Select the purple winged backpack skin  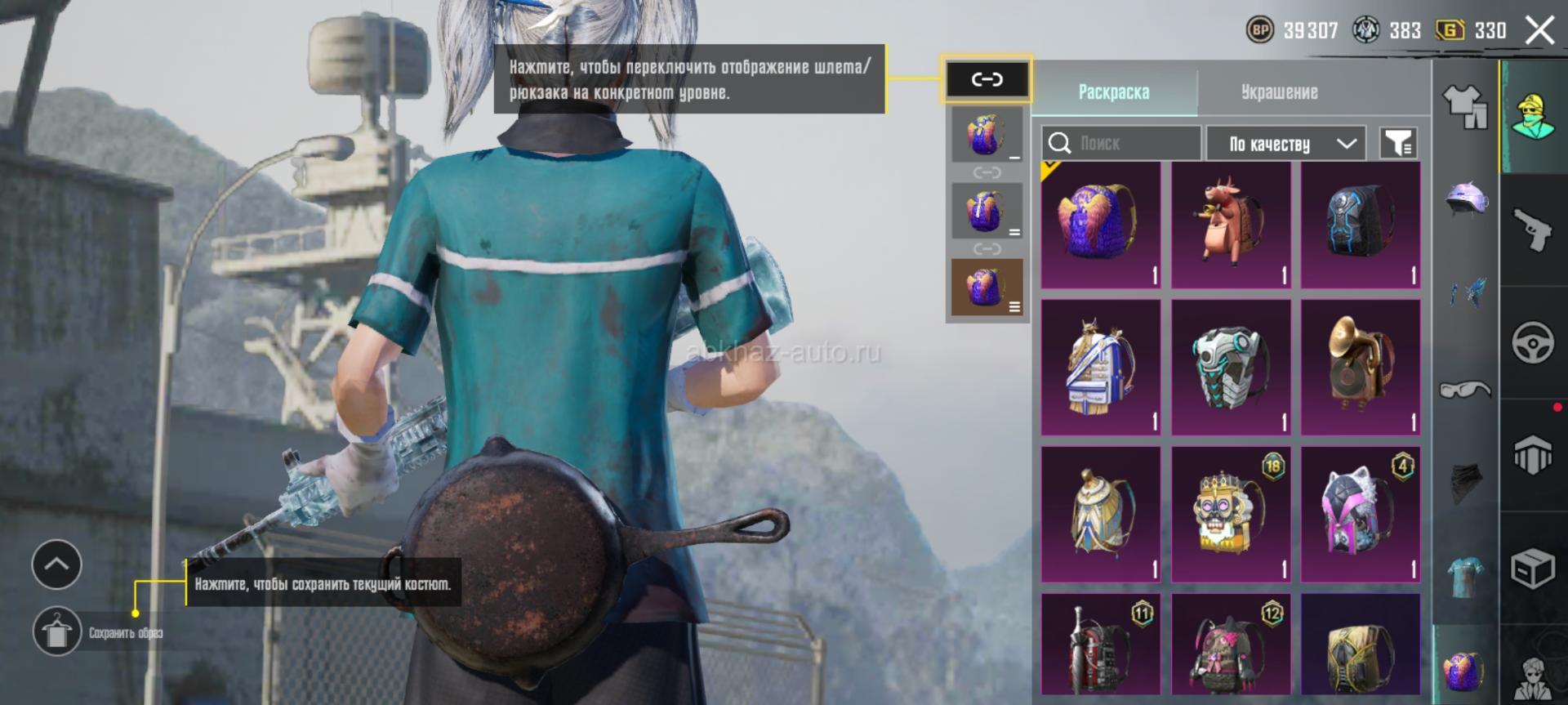point(1101,225)
